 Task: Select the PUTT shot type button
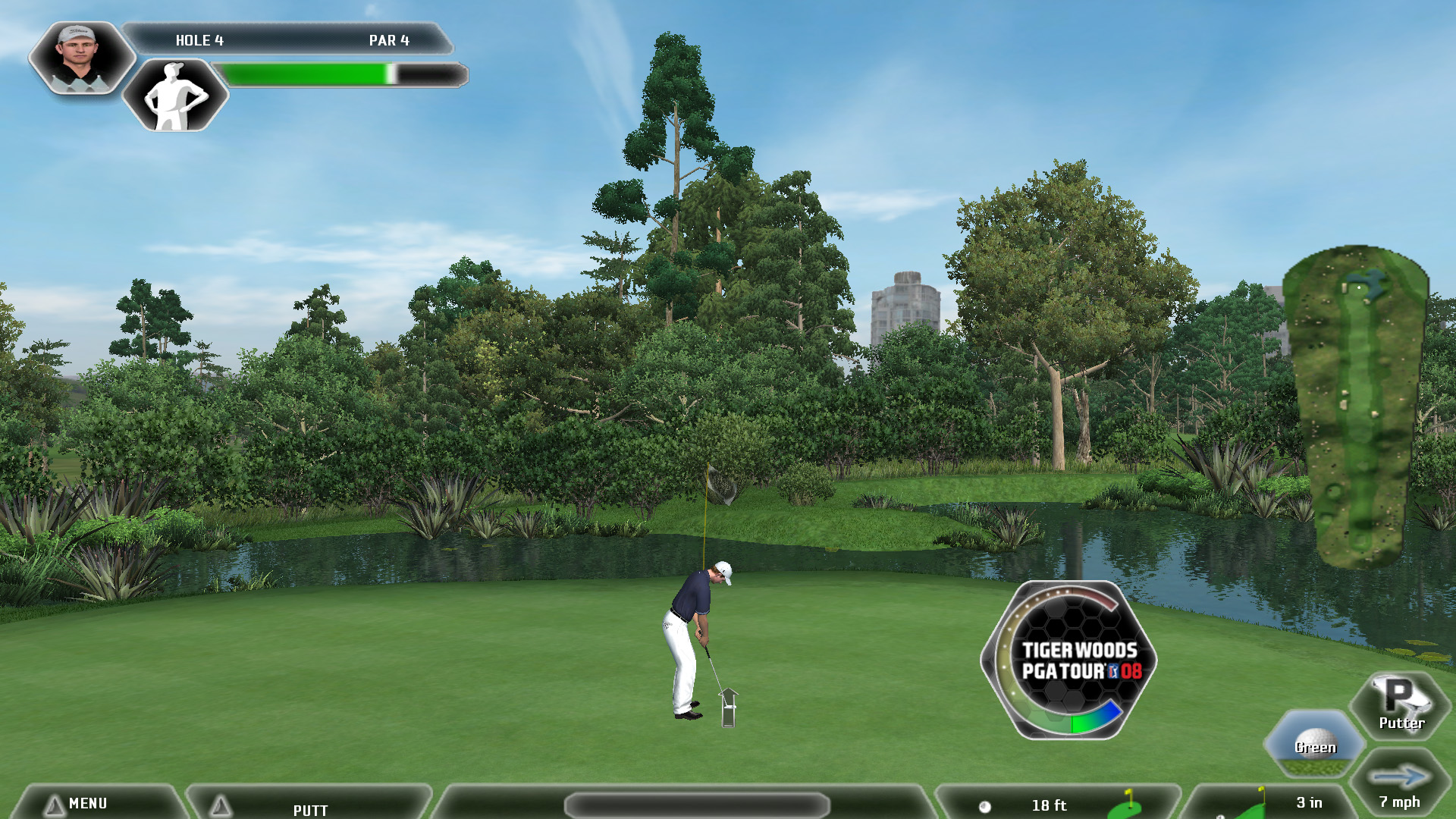pos(309,805)
